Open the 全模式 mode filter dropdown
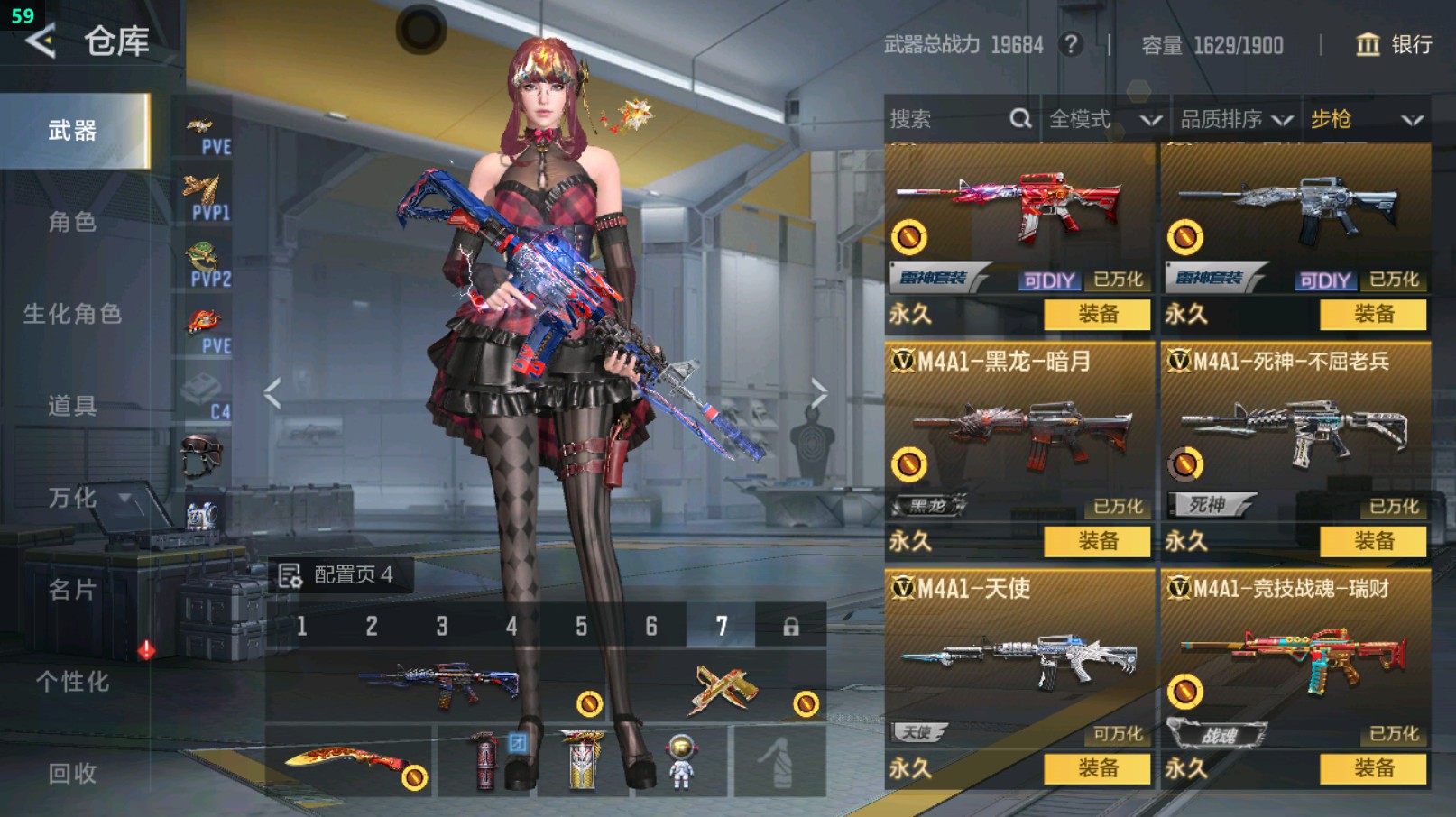The height and width of the screenshot is (817, 1456). (1104, 119)
